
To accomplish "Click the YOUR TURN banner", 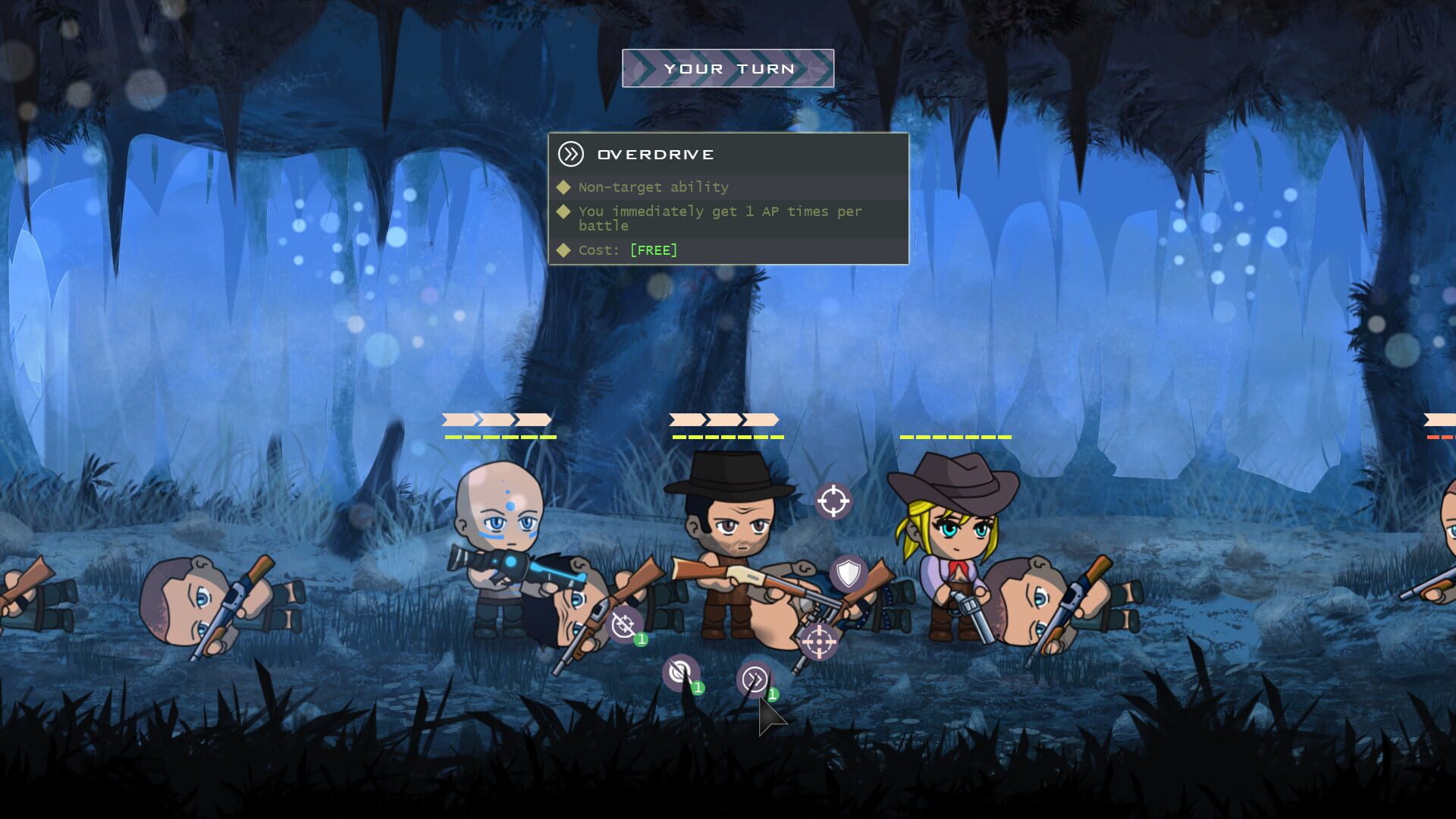I will coord(727,67).
